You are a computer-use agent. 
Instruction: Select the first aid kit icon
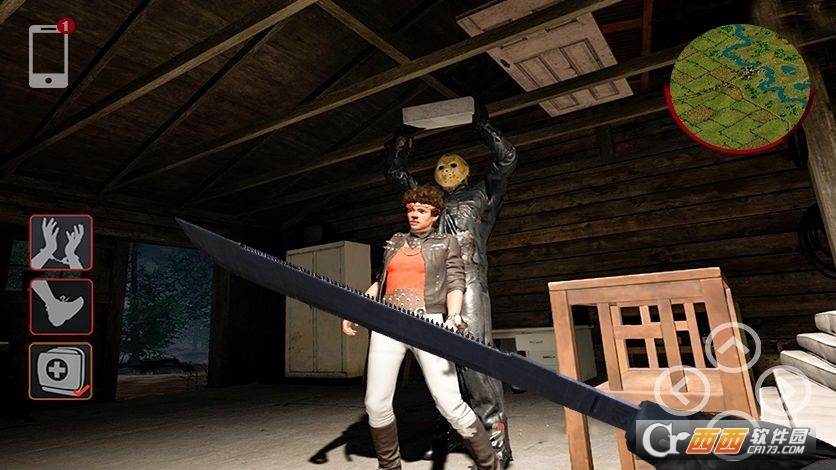pyautogui.click(x=61, y=370)
